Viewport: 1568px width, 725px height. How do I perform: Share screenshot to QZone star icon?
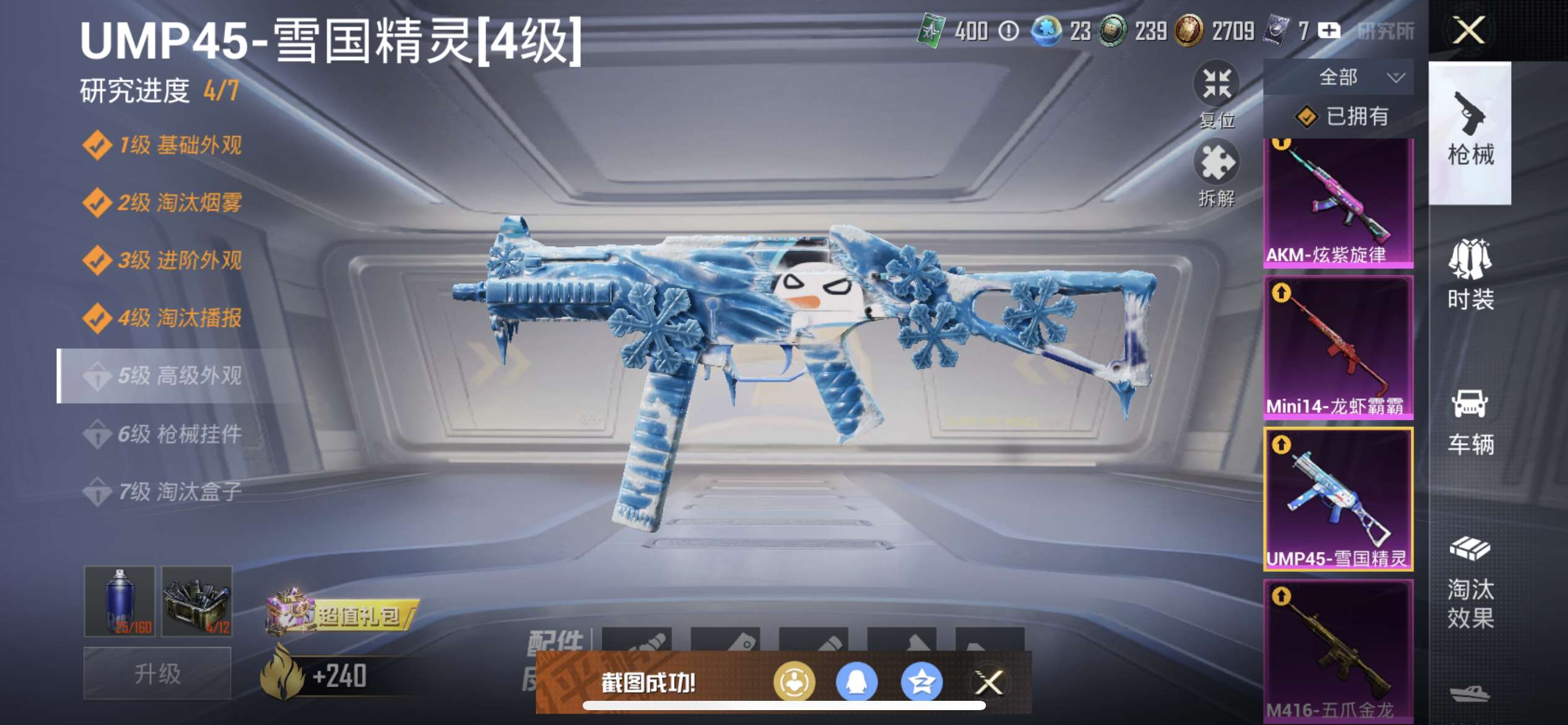923,682
